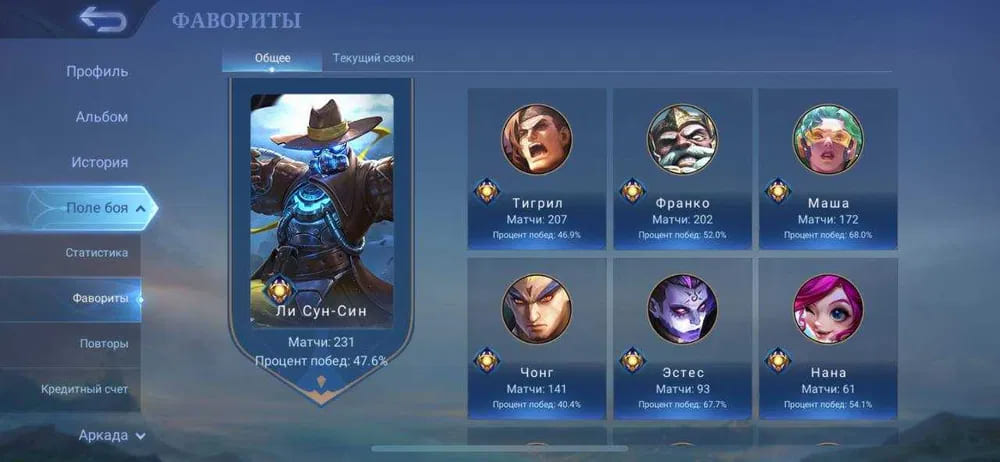This screenshot has width=1000, height=462.
Task: Collapse the Поле боя menu group
Action: click(x=104, y=208)
